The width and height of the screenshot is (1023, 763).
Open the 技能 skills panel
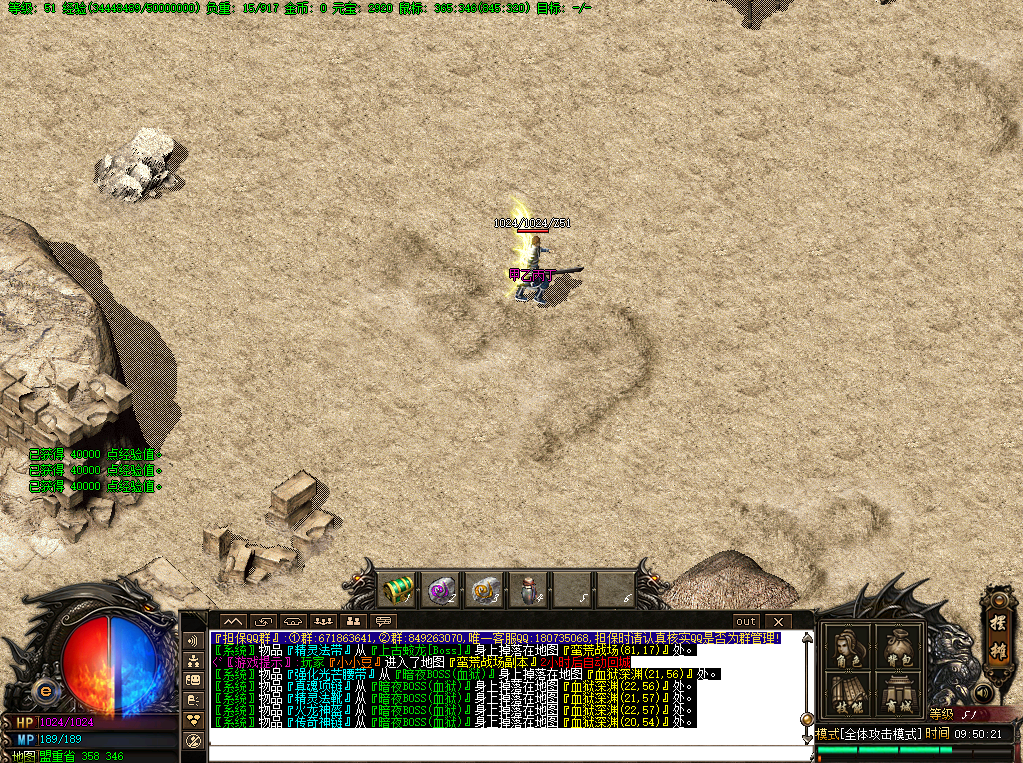click(x=847, y=694)
